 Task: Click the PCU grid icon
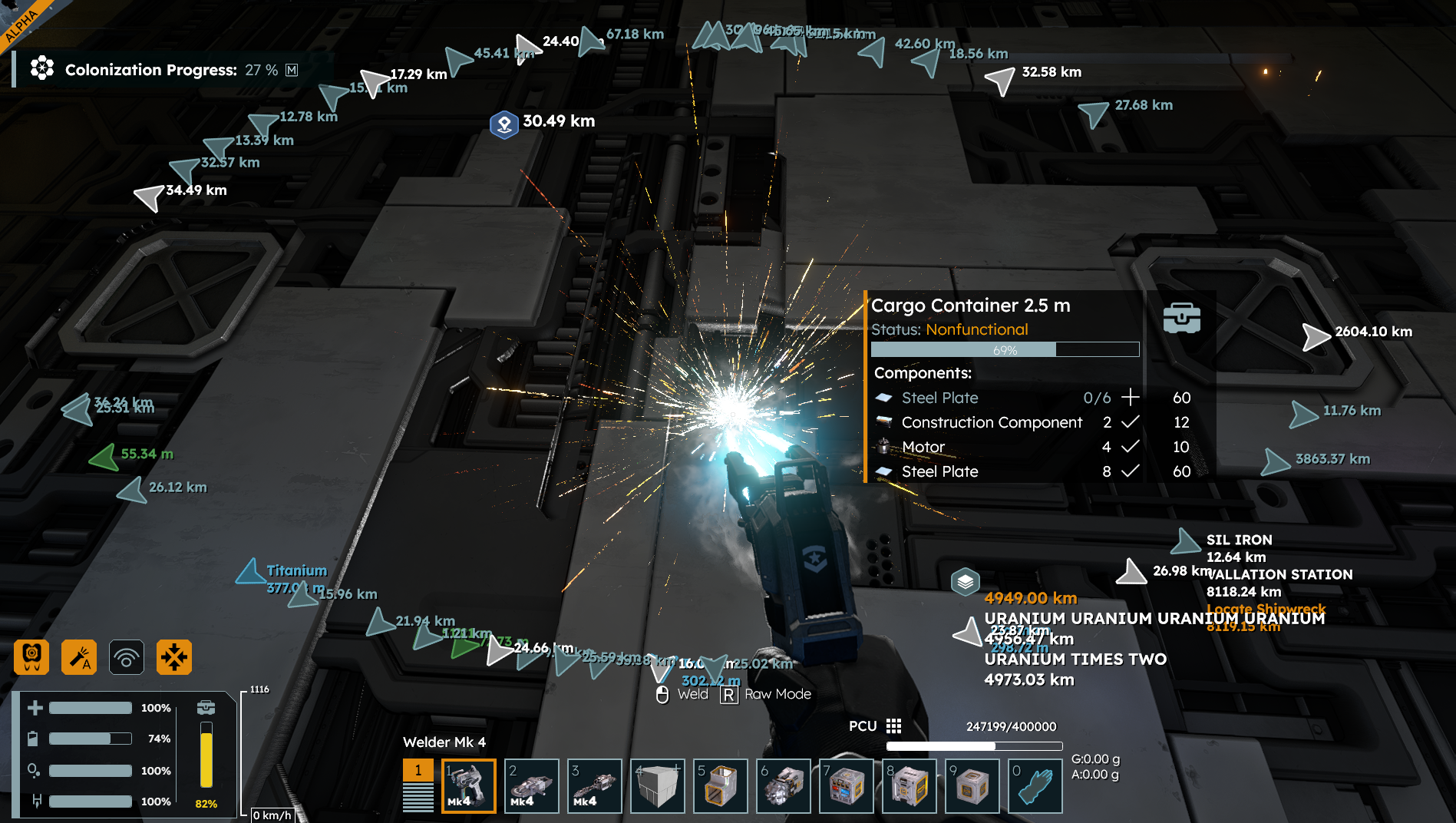[893, 726]
